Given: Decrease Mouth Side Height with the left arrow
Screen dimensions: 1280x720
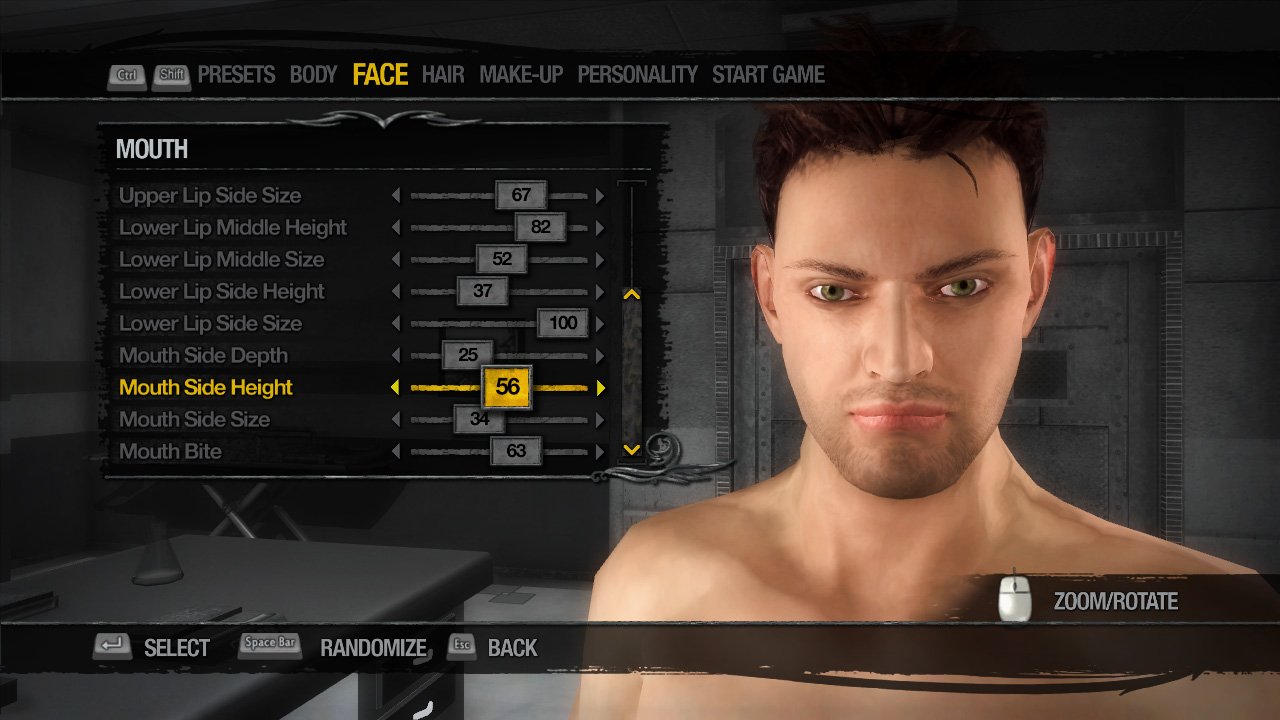Looking at the screenshot, I should (395, 387).
